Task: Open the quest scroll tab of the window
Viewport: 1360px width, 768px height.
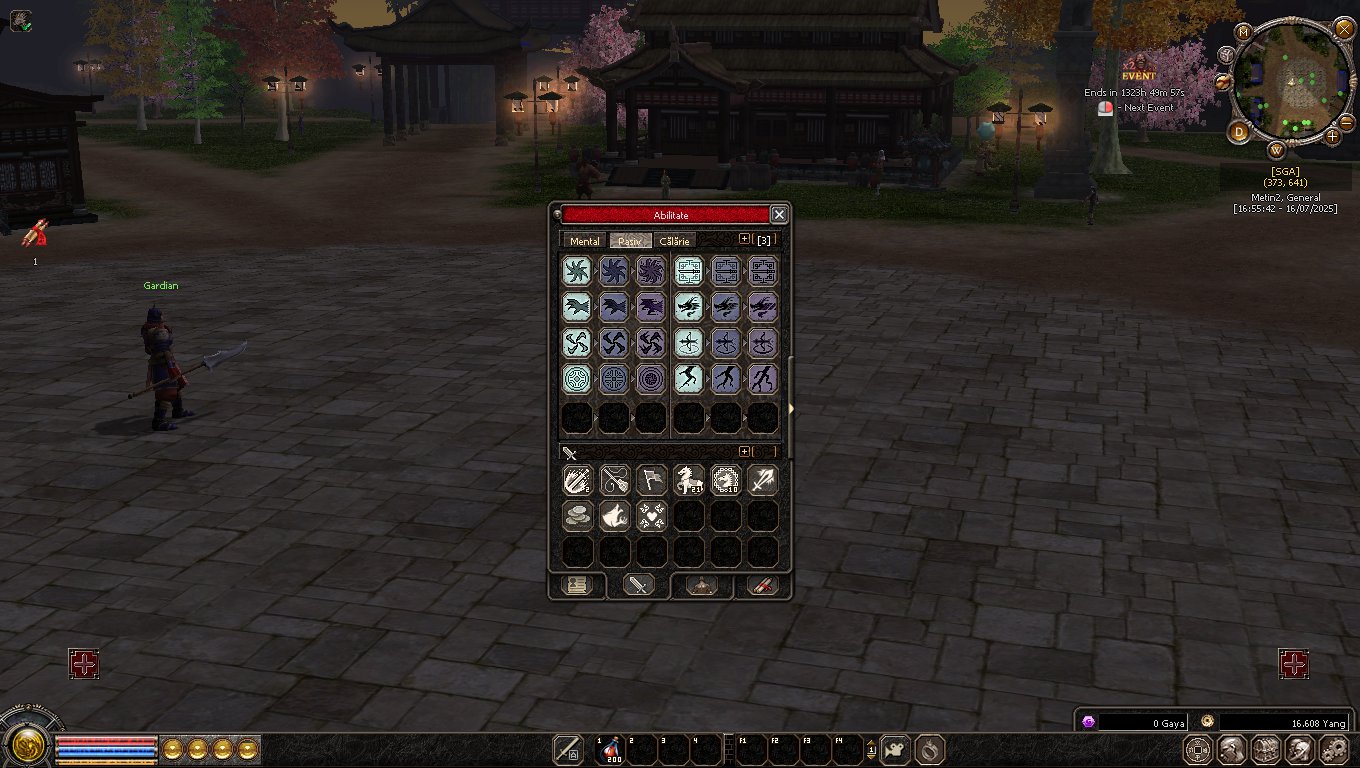Action: [x=576, y=586]
